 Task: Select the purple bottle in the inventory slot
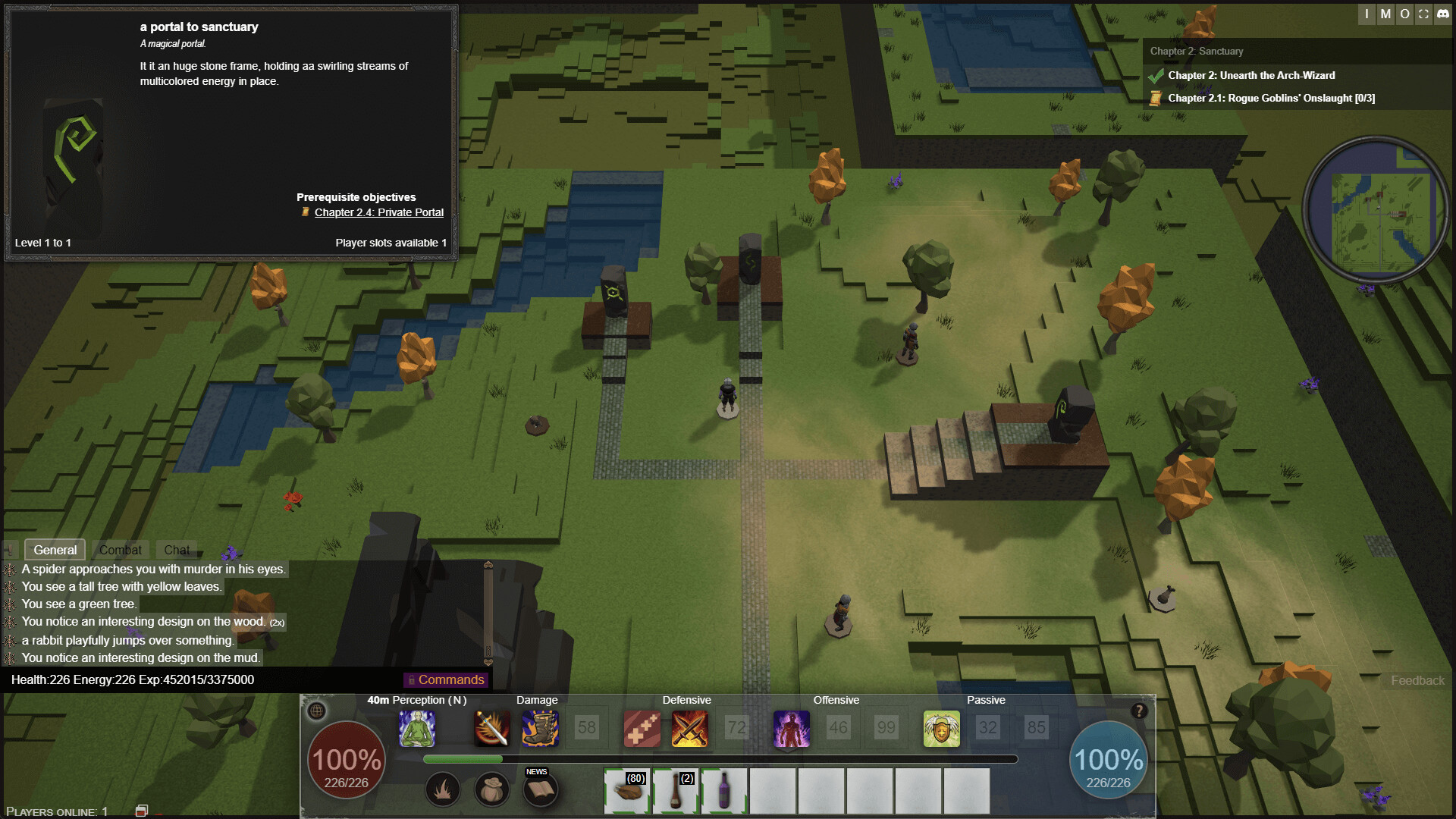724,792
